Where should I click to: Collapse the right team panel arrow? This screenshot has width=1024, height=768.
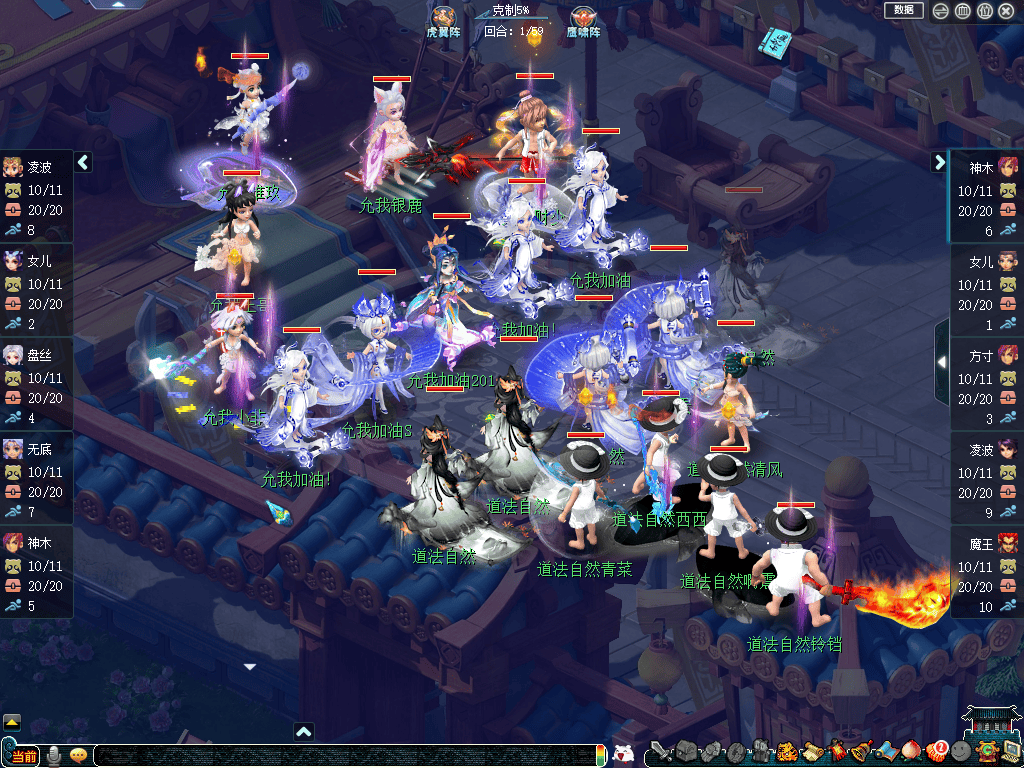[939, 162]
